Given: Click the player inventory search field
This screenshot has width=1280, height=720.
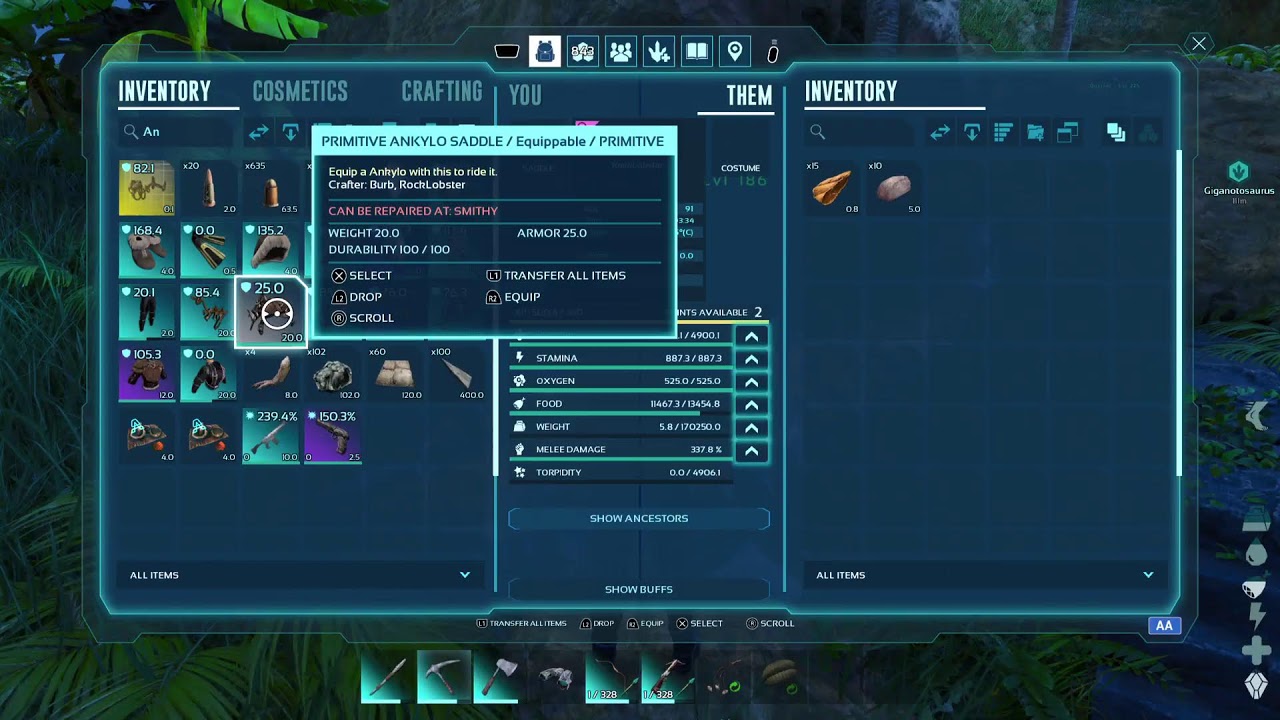Looking at the screenshot, I should point(180,132).
